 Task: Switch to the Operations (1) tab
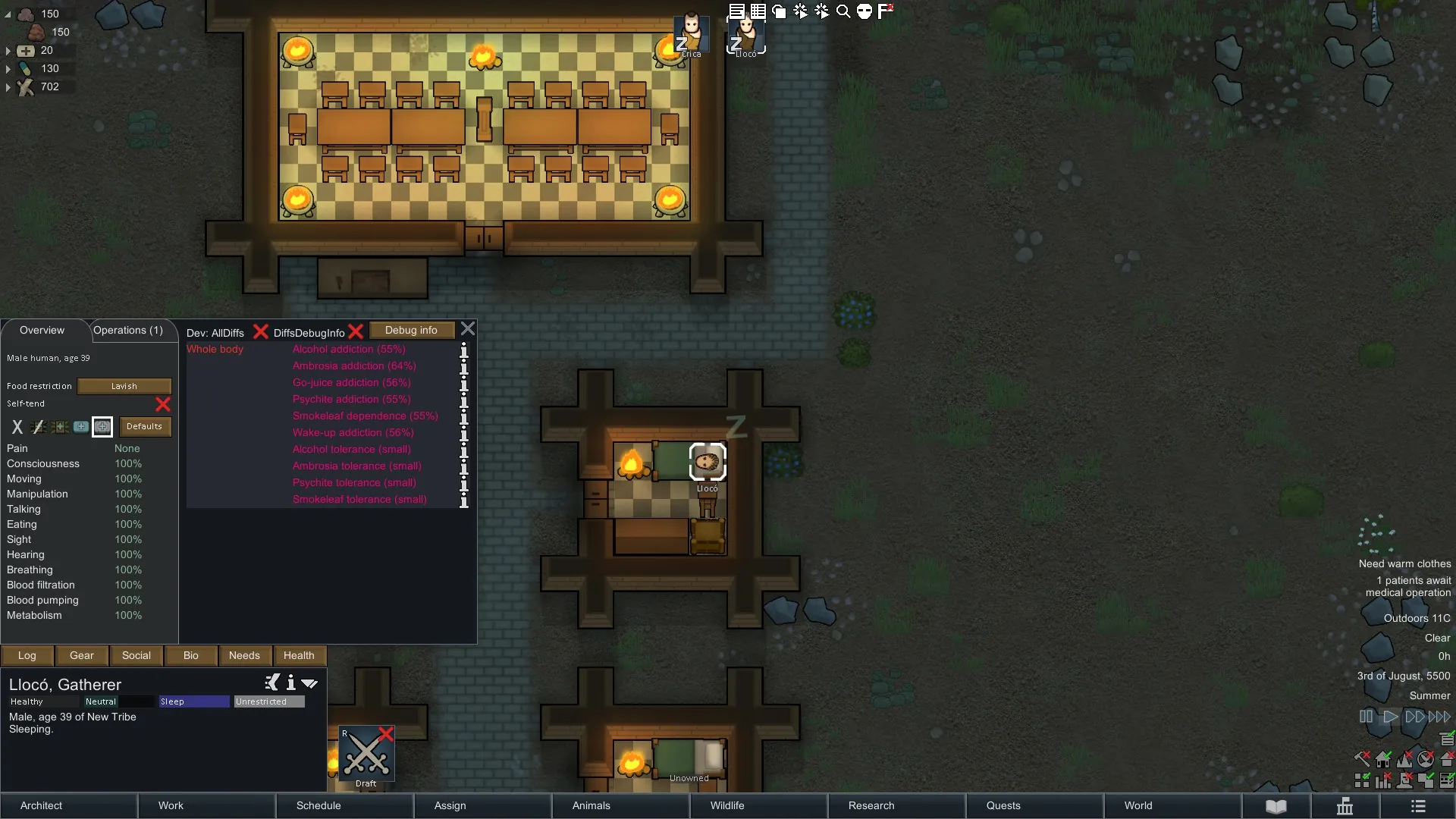128,331
